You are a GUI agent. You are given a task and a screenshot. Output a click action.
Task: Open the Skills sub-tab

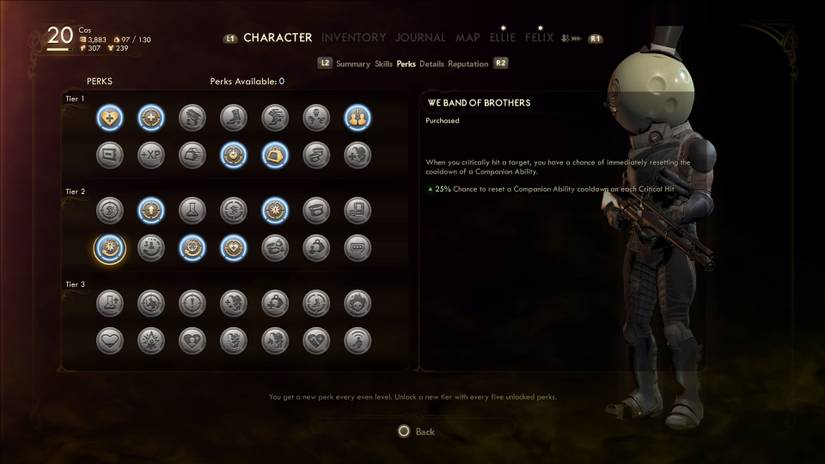(x=383, y=64)
